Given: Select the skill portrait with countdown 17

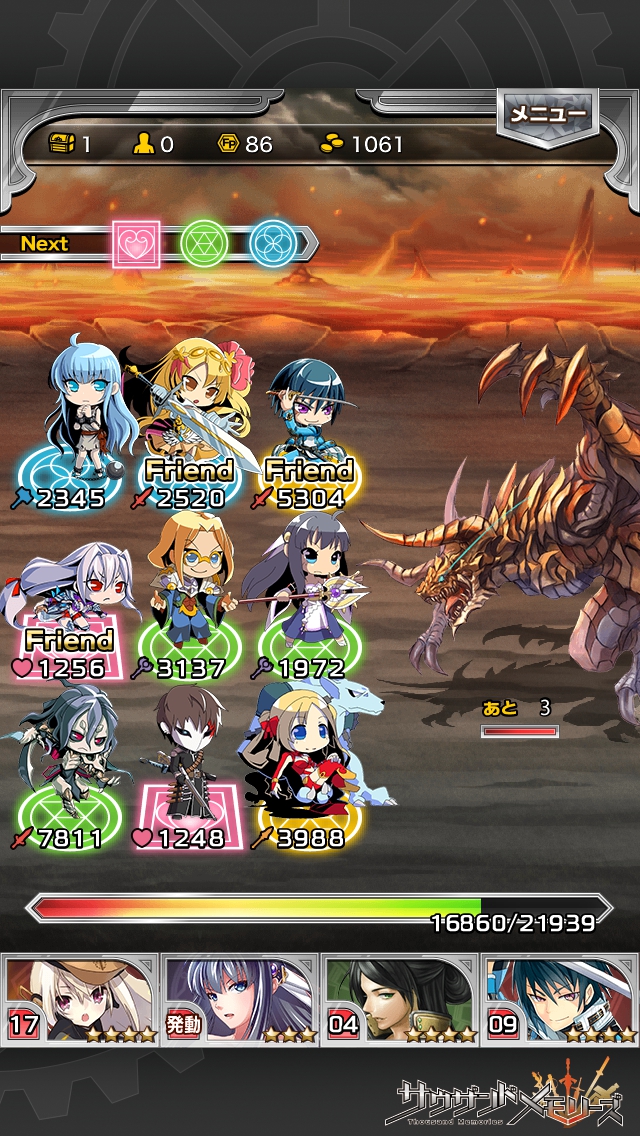Looking at the screenshot, I should point(80,998).
